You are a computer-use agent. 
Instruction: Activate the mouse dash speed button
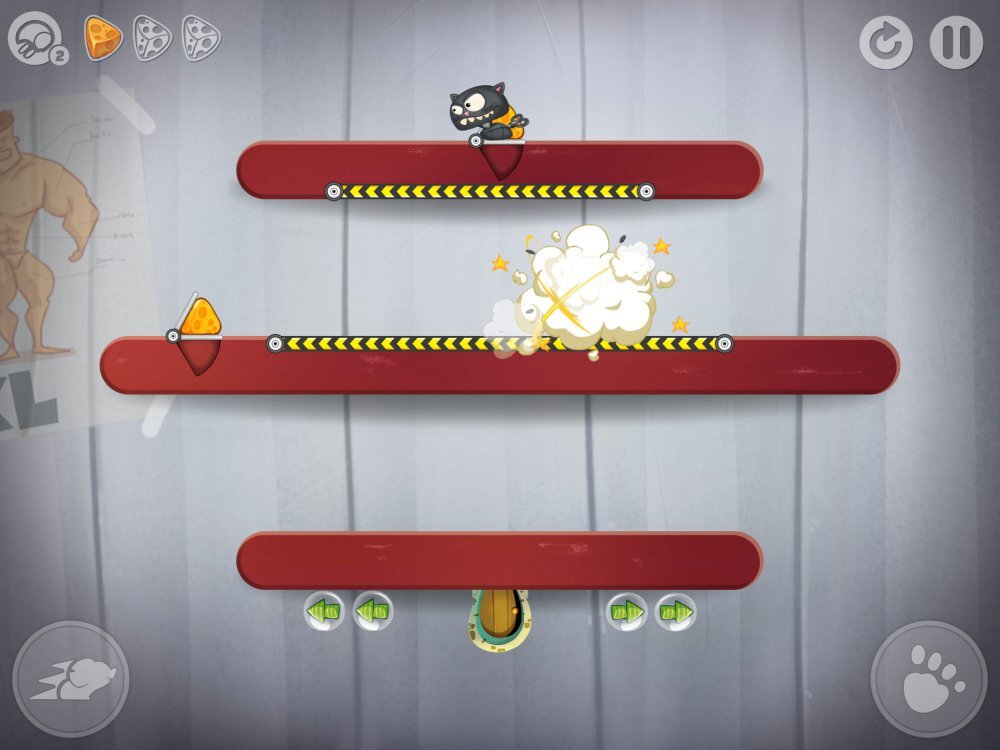[71, 679]
